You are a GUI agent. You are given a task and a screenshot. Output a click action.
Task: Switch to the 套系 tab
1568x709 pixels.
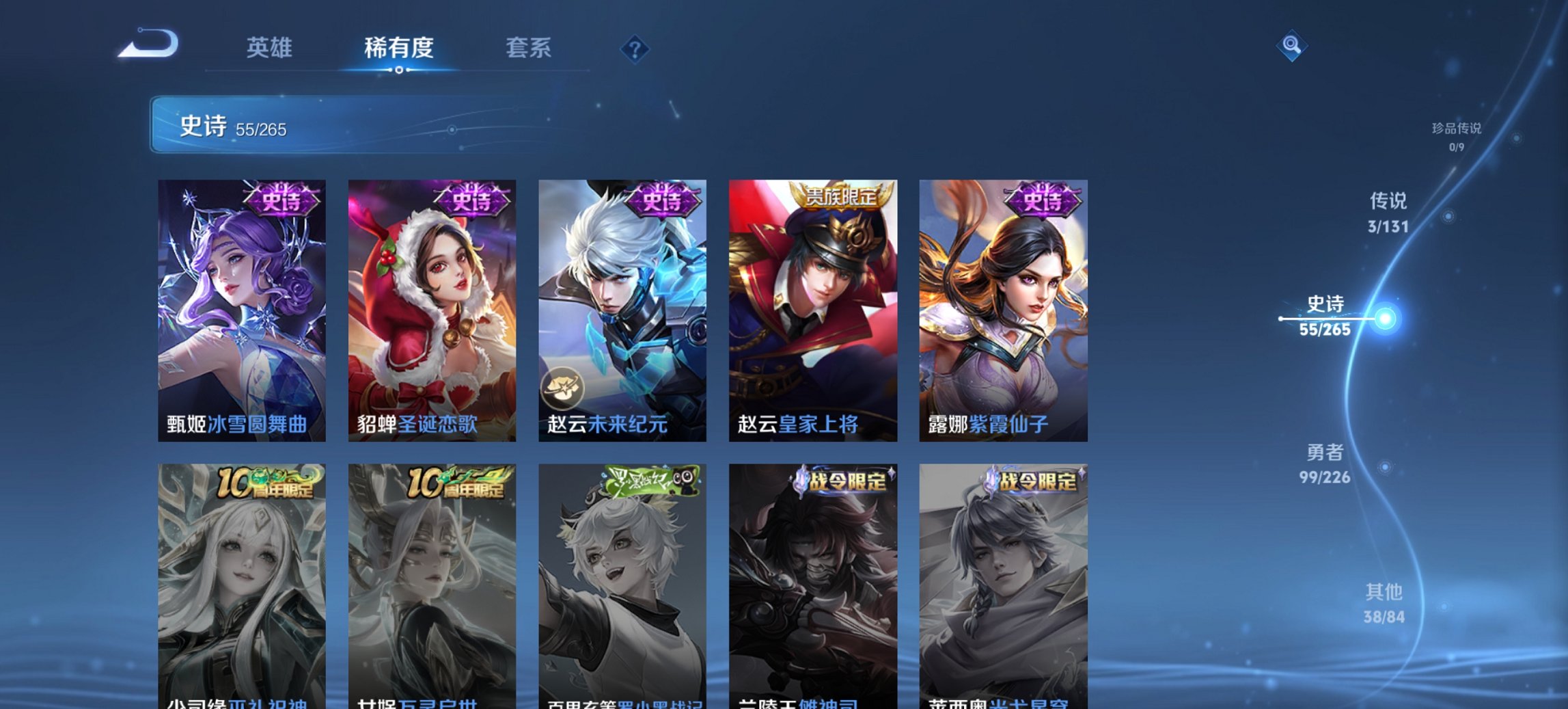[x=529, y=48]
